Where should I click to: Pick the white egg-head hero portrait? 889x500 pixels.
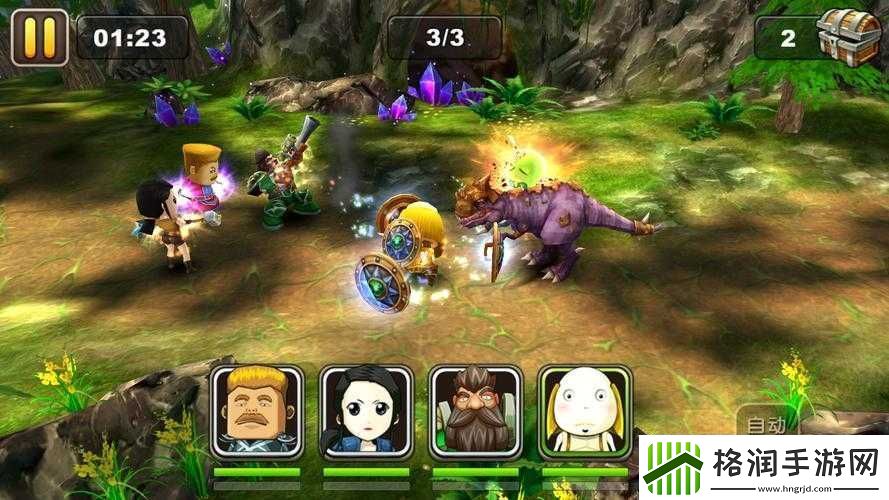pos(584,411)
